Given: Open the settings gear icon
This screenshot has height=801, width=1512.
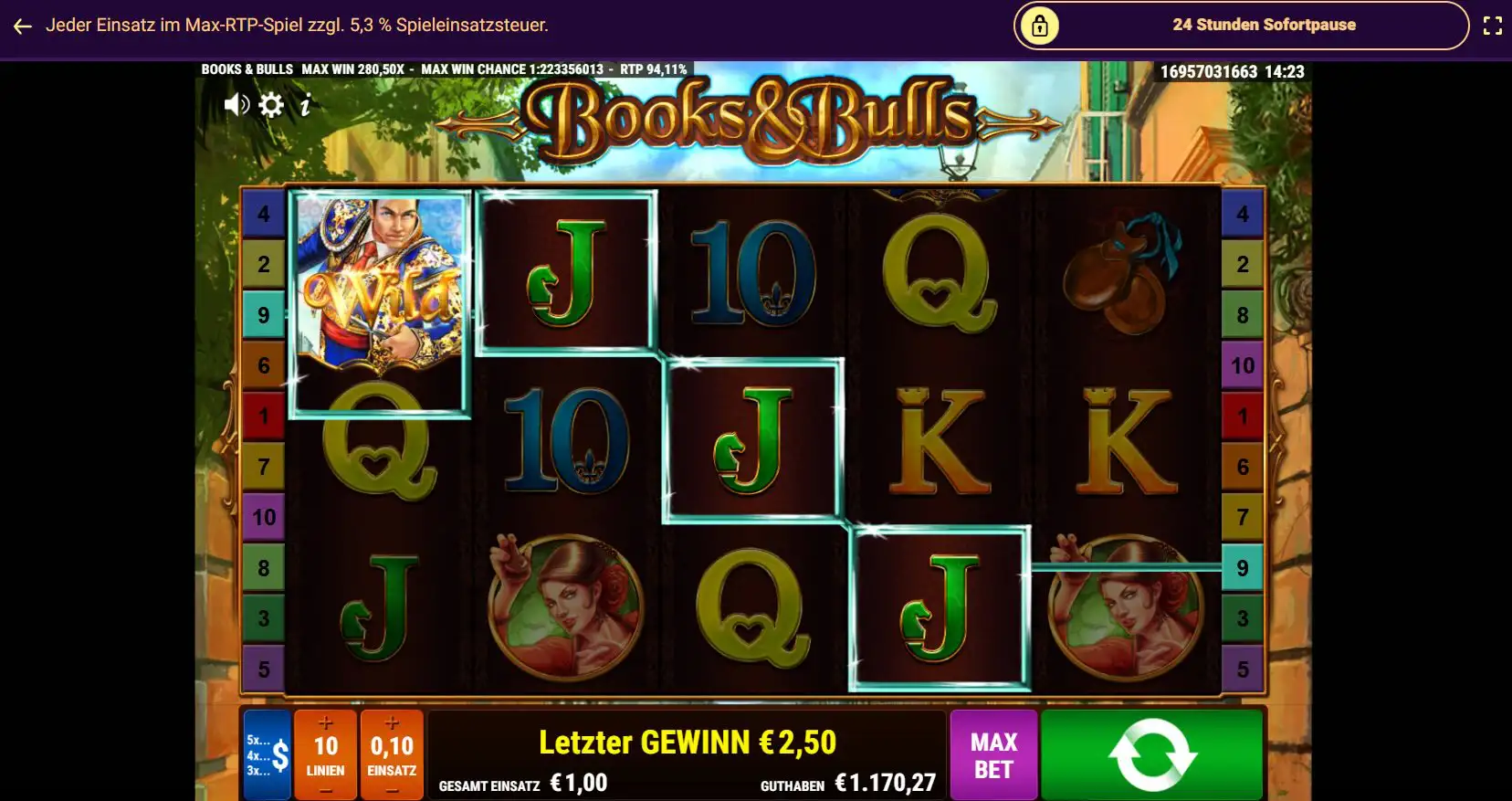Looking at the screenshot, I should click(269, 104).
